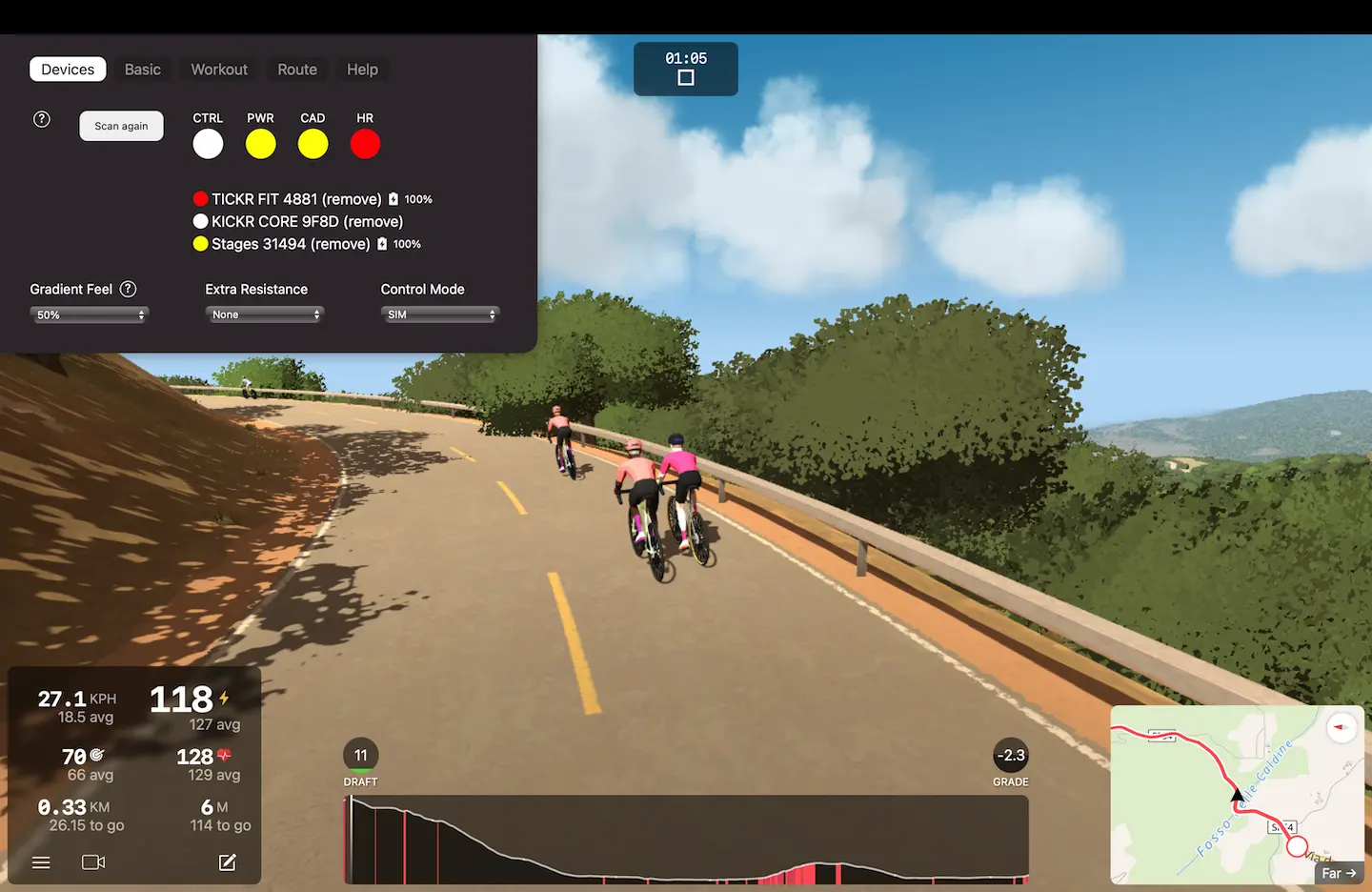Image resolution: width=1372 pixels, height=892 pixels.
Task: Click the minimap compass icon
Action: (1342, 727)
